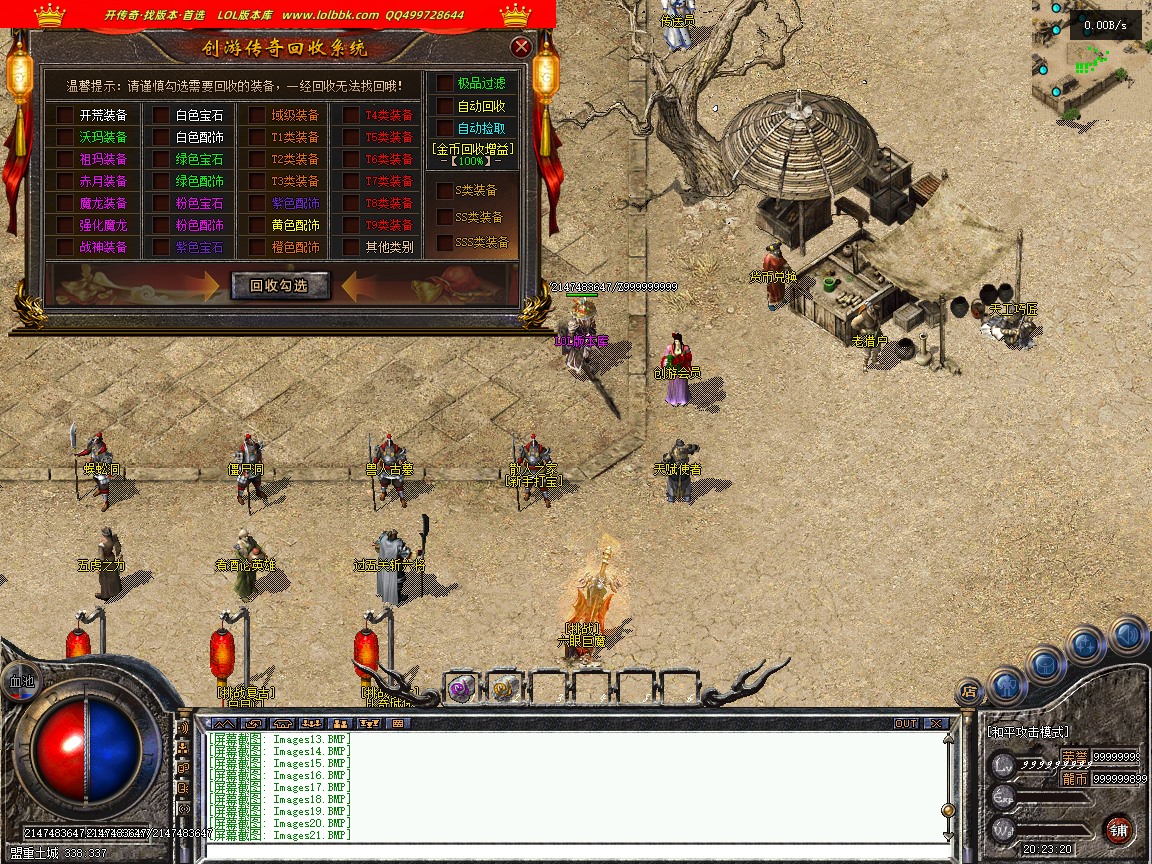Toggle 自动捡取 auto pickup
The image size is (1152, 864).
click(445, 128)
